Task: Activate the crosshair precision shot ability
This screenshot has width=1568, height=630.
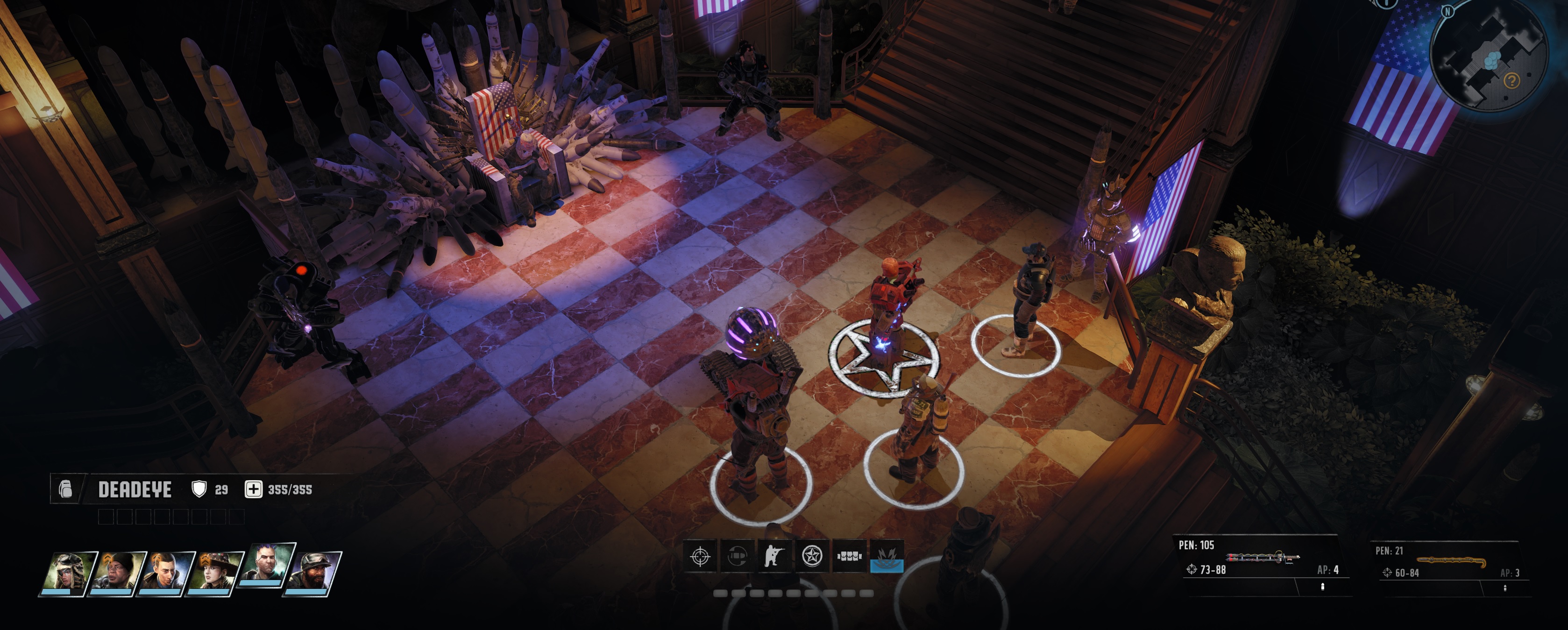Action: pos(700,556)
